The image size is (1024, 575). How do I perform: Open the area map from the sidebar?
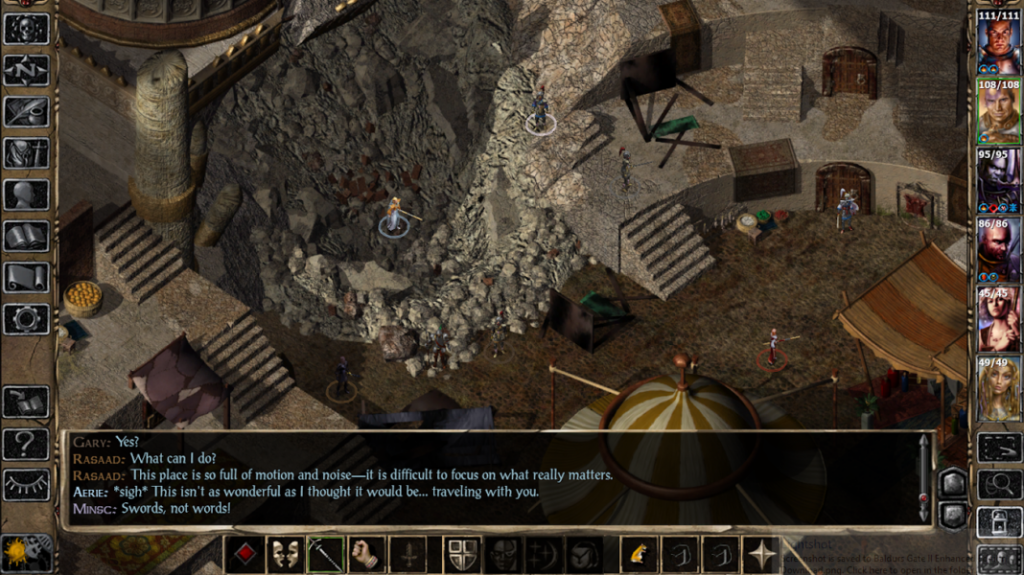click(x=26, y=70)
